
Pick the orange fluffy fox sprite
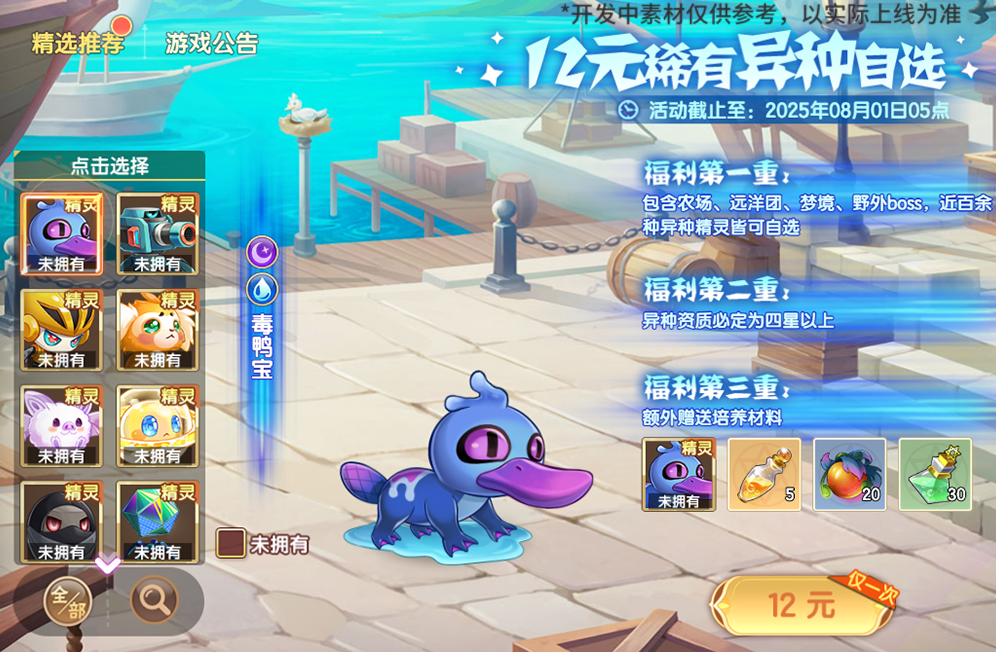[x=157, y=329]
